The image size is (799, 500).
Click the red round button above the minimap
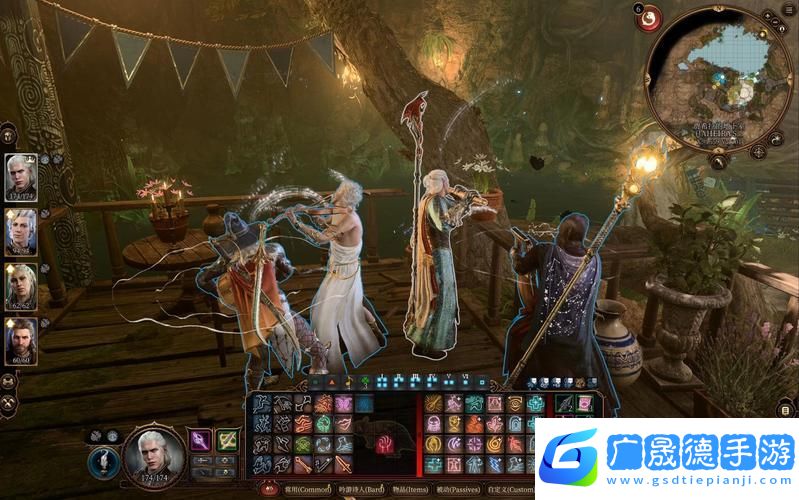coord(651,17)
